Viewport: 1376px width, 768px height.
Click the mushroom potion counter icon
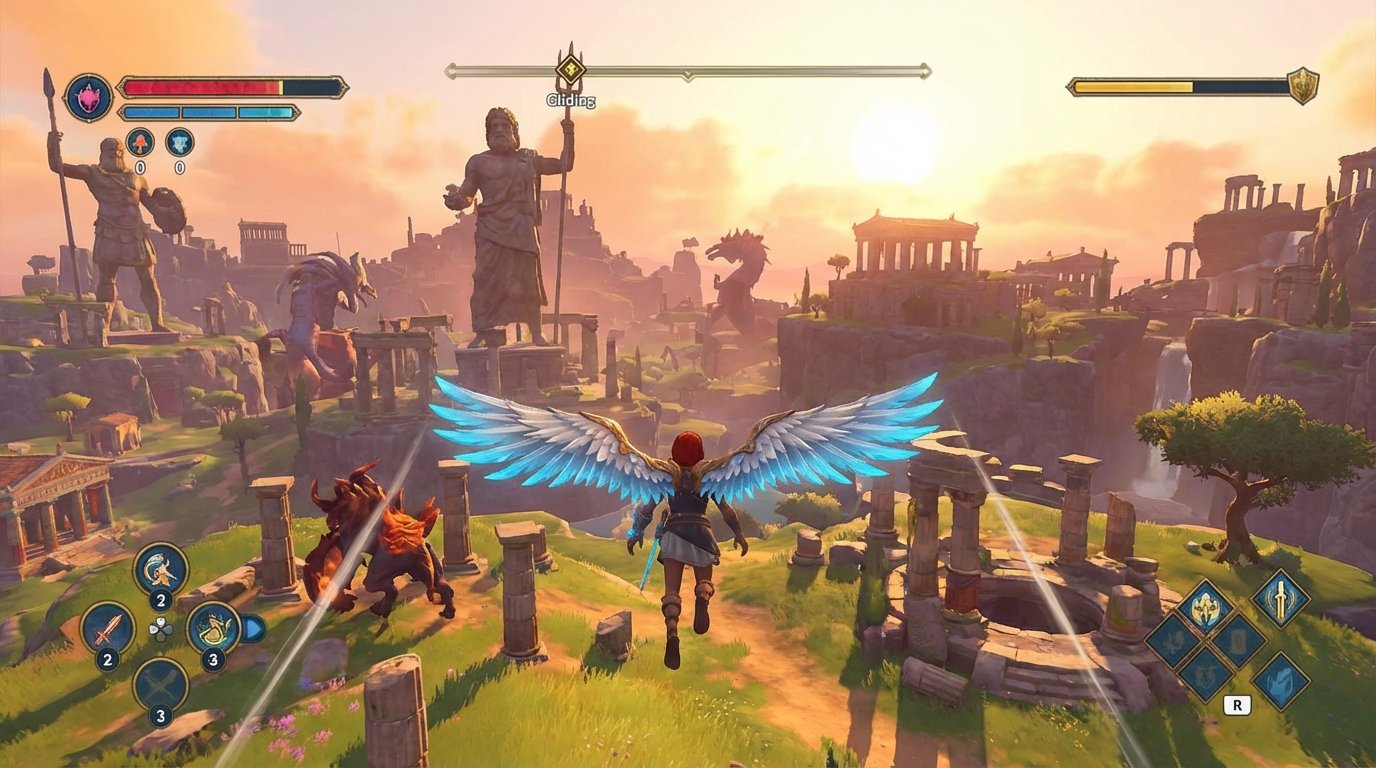tap(140, 143)
